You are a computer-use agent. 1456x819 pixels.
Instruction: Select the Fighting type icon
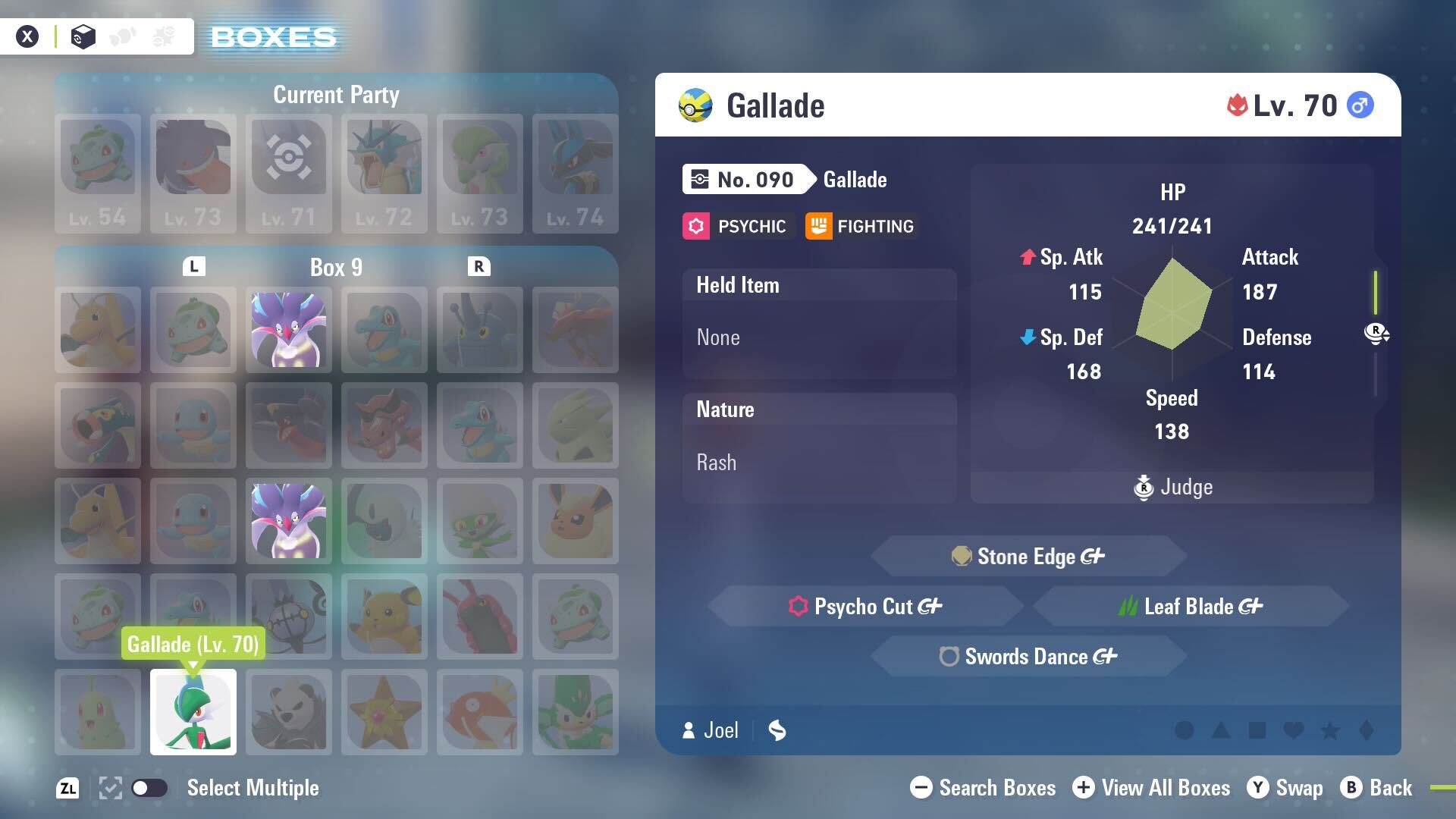817,225
